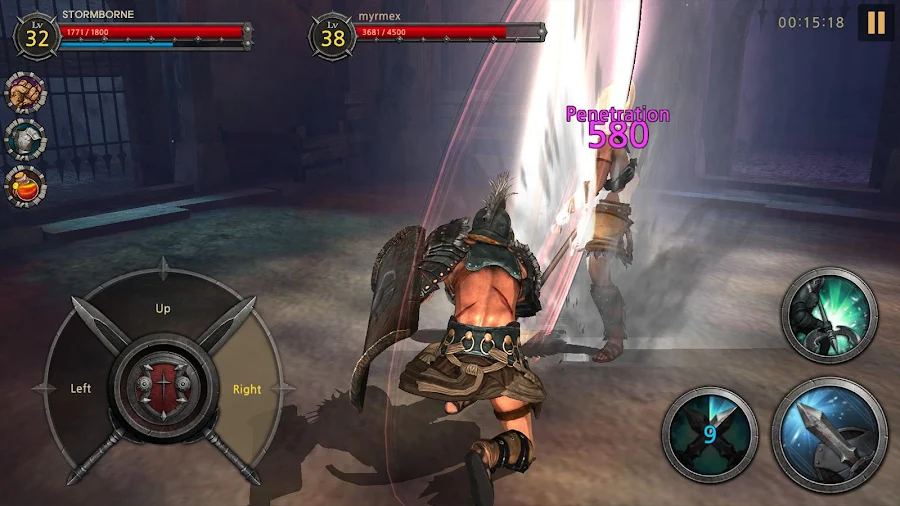Dodge Right on the direction wheel
The image size is (900, 506).
pos(246,389)
